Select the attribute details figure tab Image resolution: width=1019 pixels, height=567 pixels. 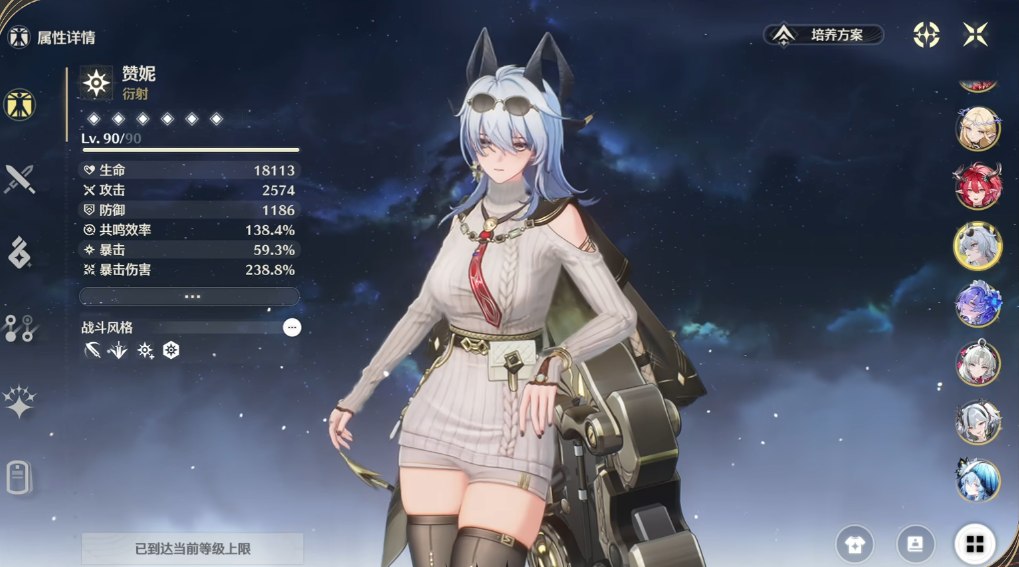coord(20,104)
